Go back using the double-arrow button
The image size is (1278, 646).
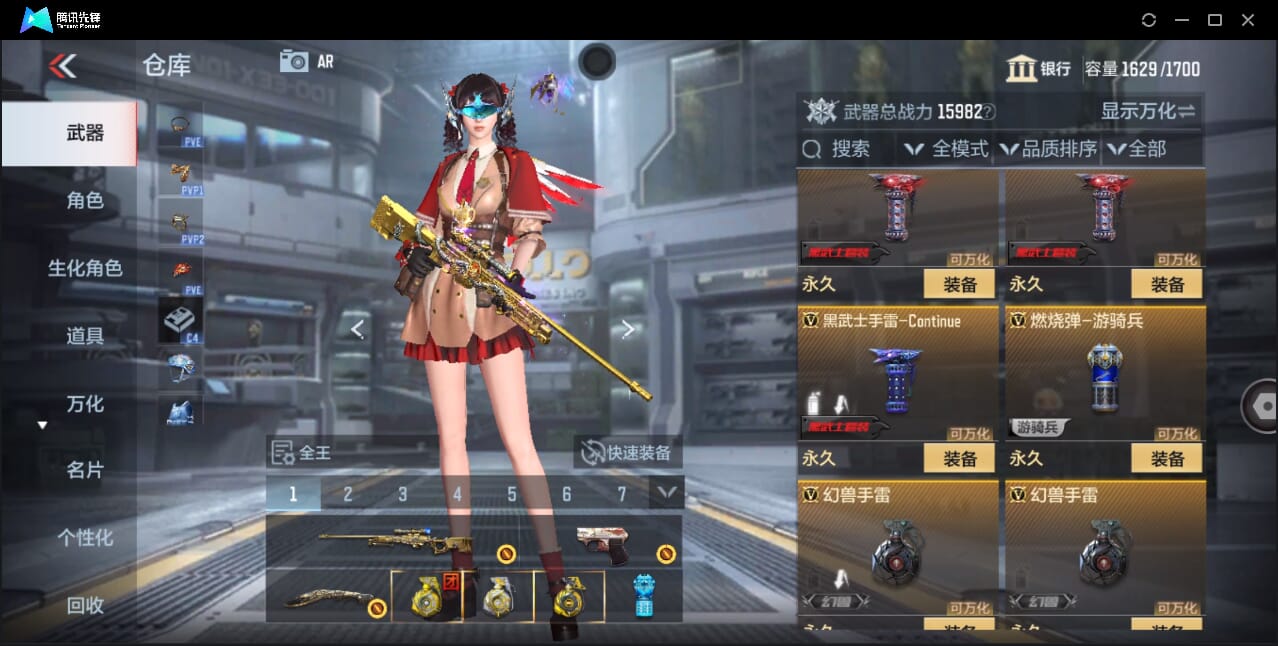point(62,66)
